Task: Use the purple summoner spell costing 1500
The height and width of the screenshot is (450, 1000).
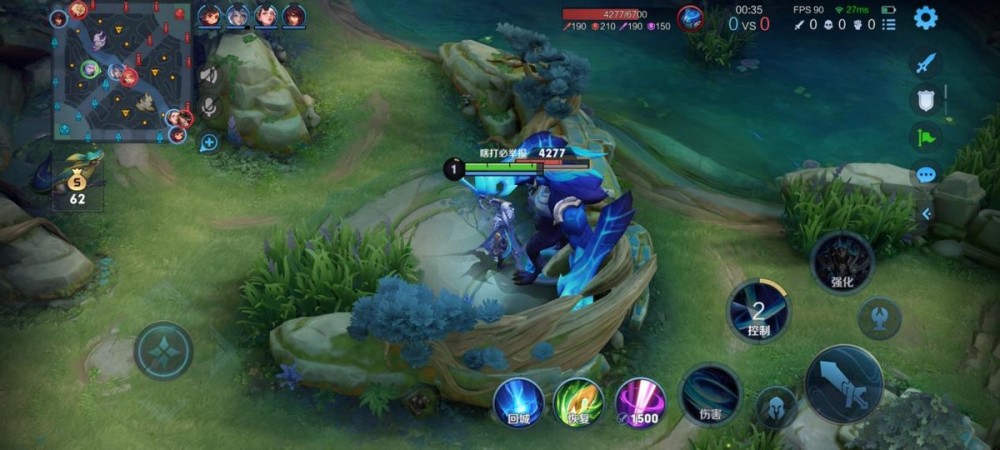Action: 640,402
